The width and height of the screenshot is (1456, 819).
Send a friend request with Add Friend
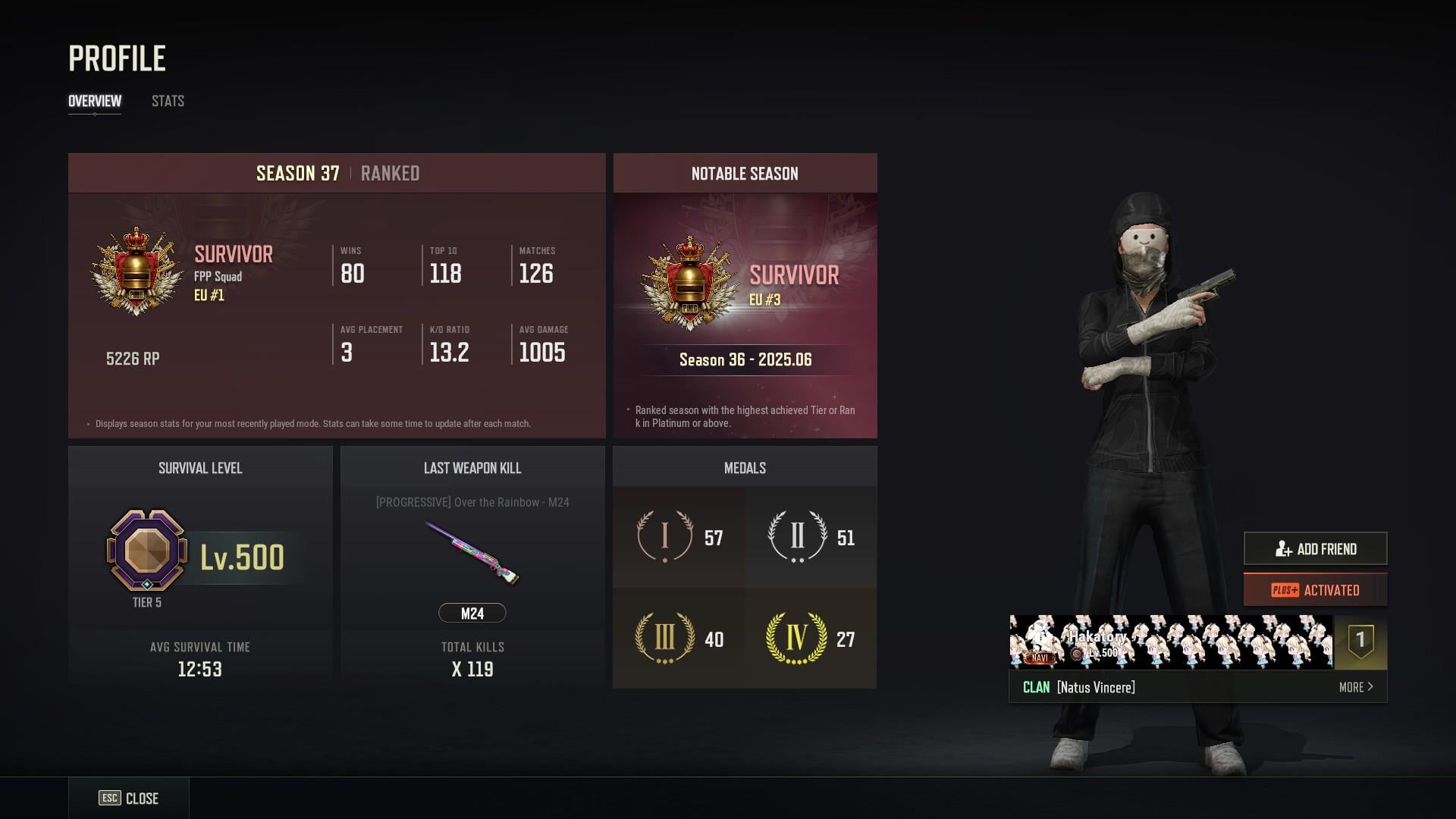coord(1315,548)
